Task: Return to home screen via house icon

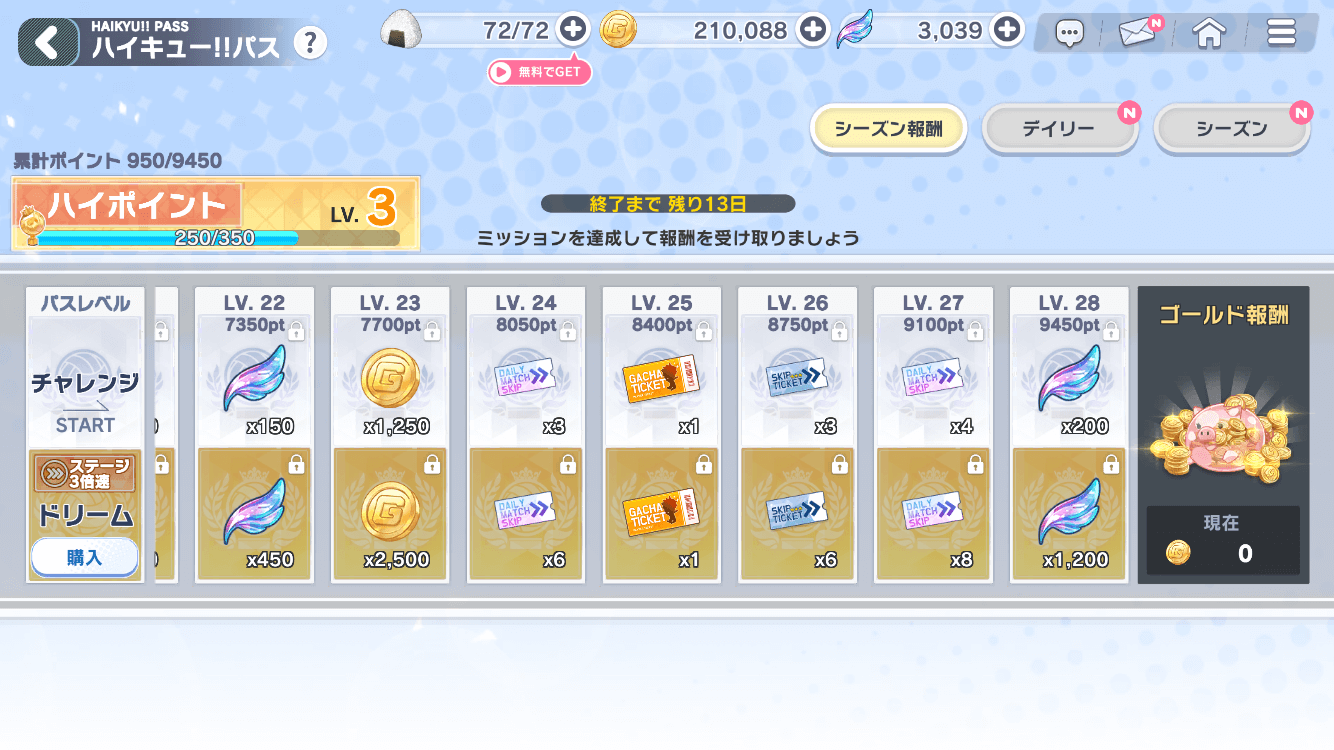Action: (1207, 32)
